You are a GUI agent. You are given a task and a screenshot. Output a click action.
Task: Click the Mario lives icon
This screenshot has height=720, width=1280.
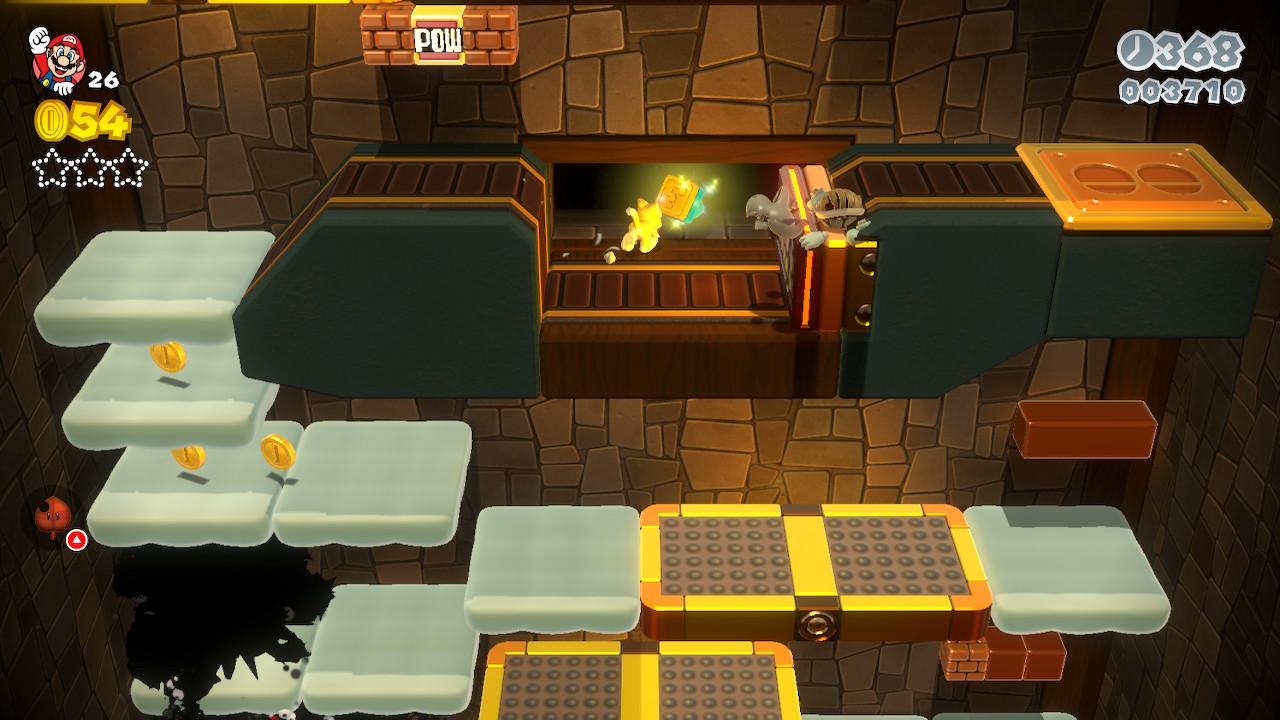pos(57,60)
